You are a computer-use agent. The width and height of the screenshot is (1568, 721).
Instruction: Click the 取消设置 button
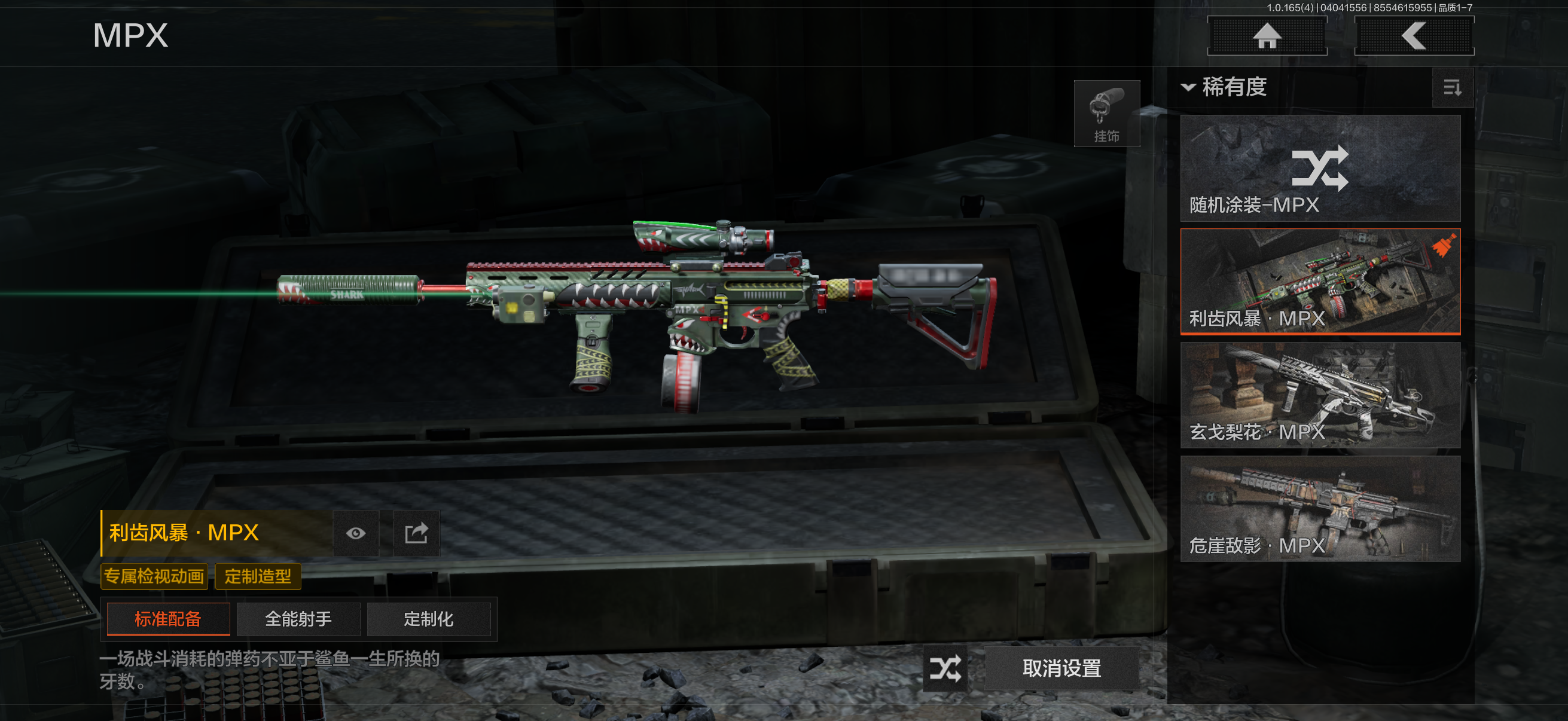[x=1061, y=668]
